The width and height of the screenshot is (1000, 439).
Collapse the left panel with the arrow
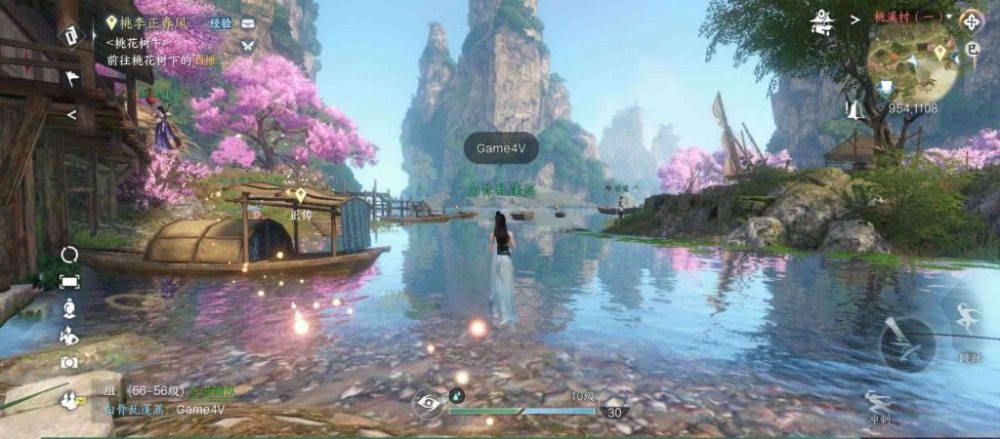[71, 115]
